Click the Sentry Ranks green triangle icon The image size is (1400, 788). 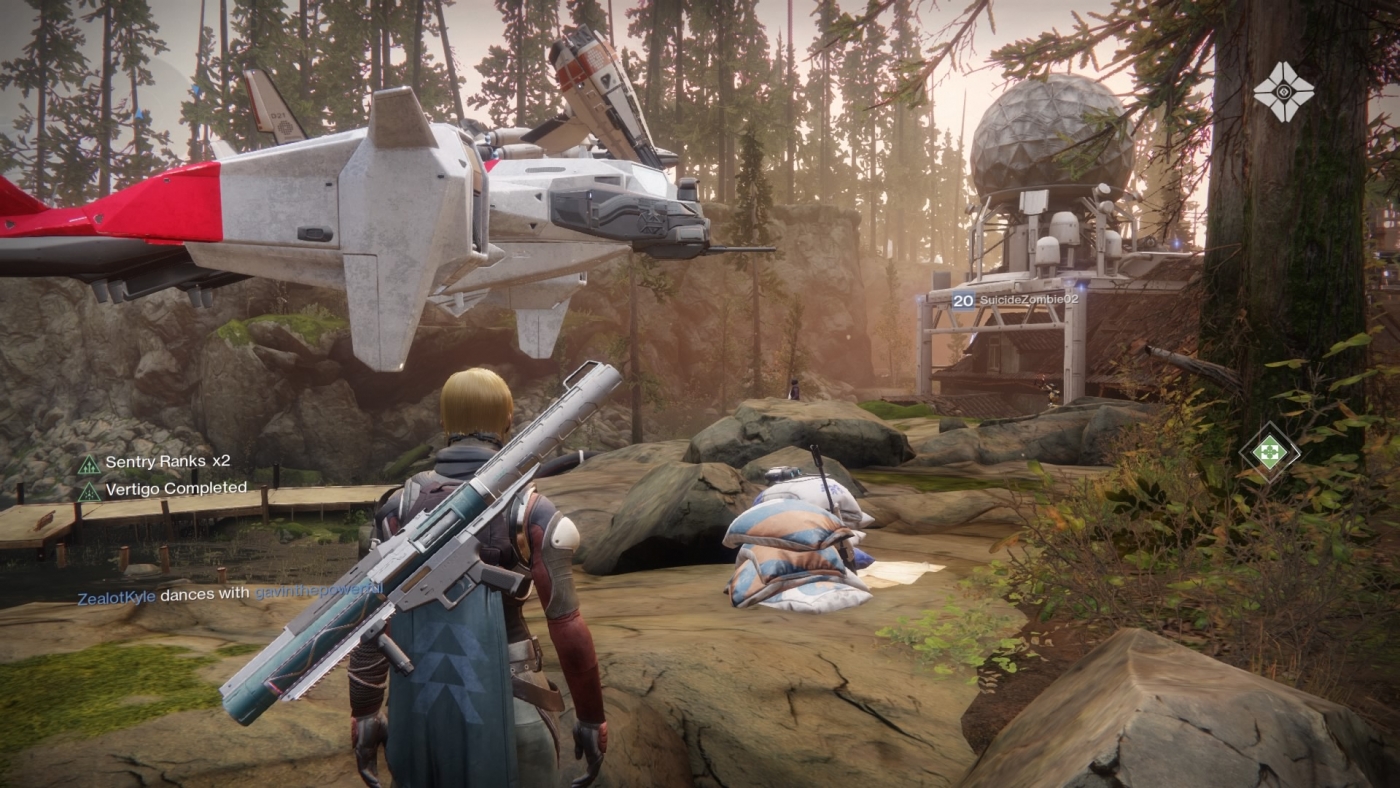89,463
